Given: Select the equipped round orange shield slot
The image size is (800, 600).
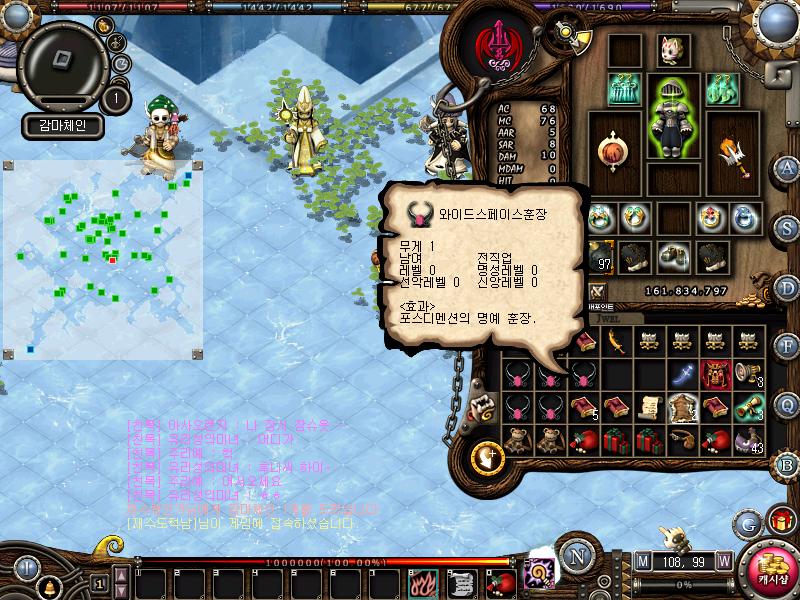Looking at the screenshot, I should 612,151.
